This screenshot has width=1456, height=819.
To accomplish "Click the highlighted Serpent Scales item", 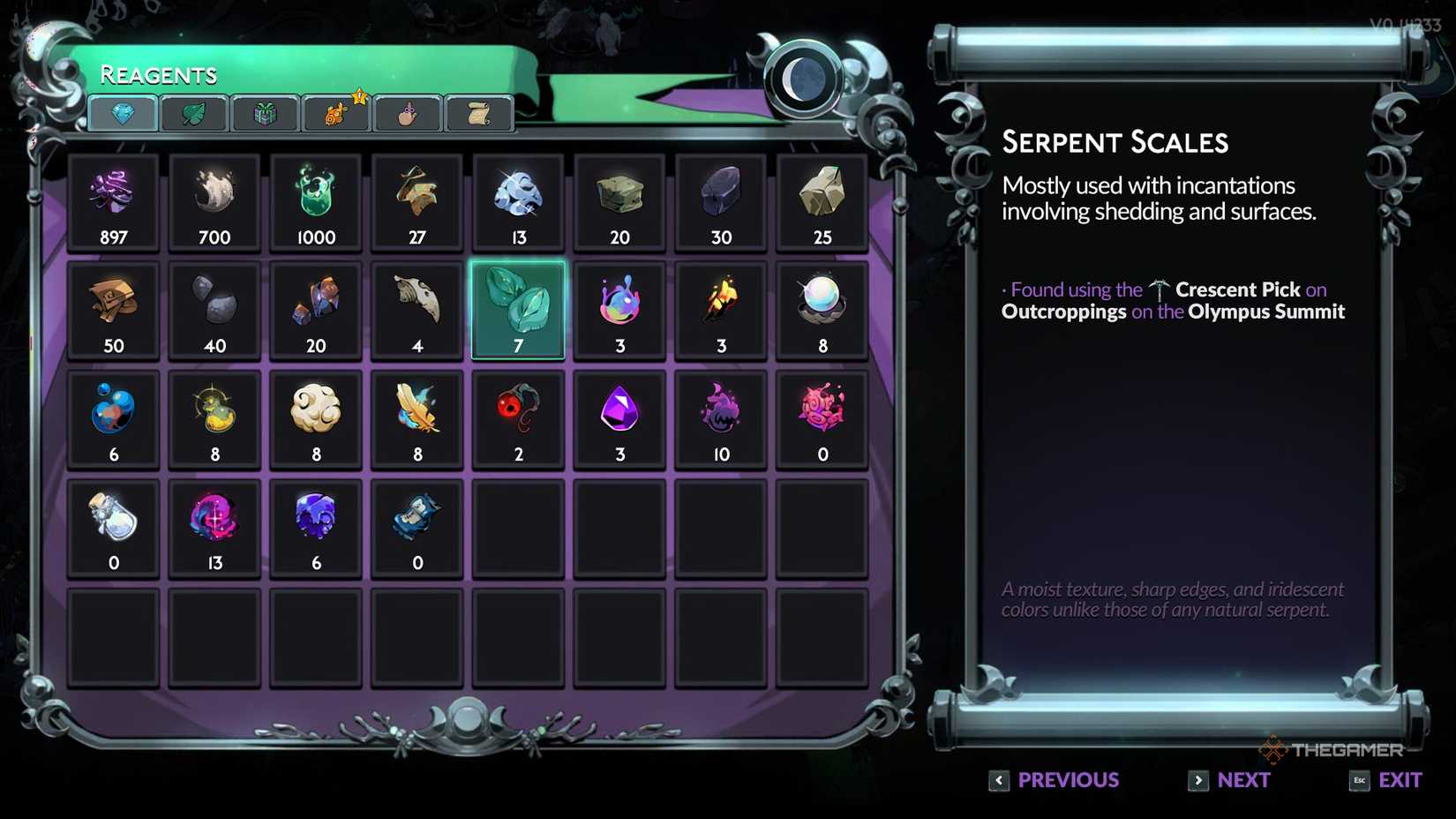I will (518, 309).
